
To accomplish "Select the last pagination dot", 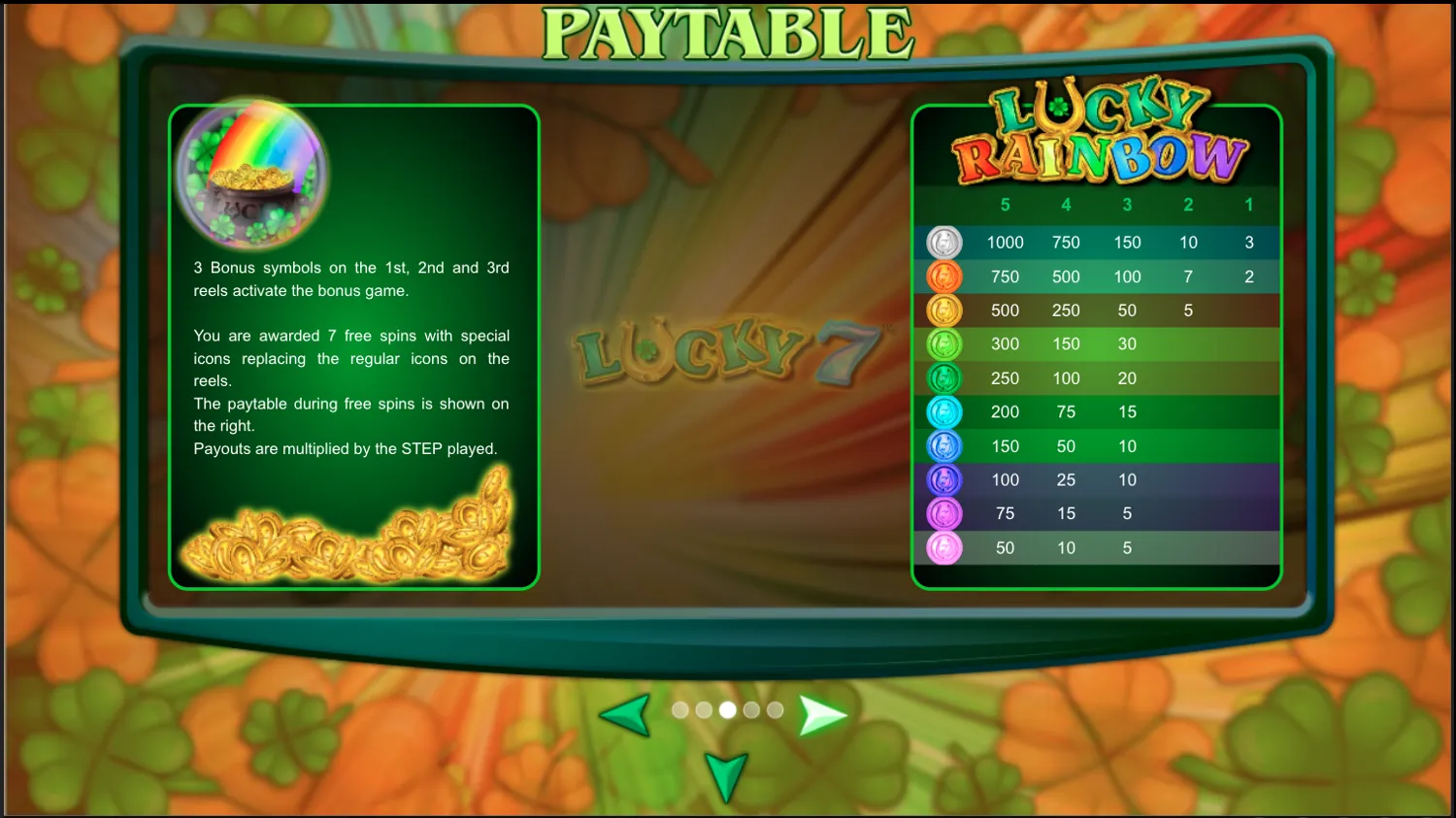I will point(774,710).
